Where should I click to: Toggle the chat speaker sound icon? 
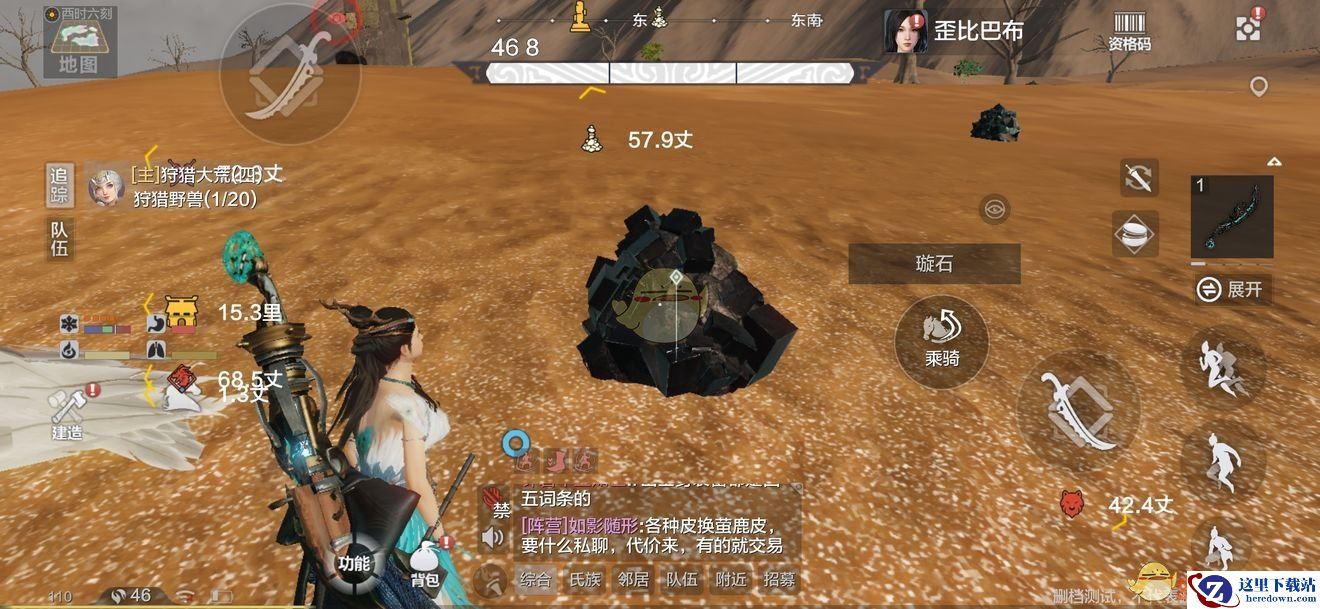pos(493,539)
